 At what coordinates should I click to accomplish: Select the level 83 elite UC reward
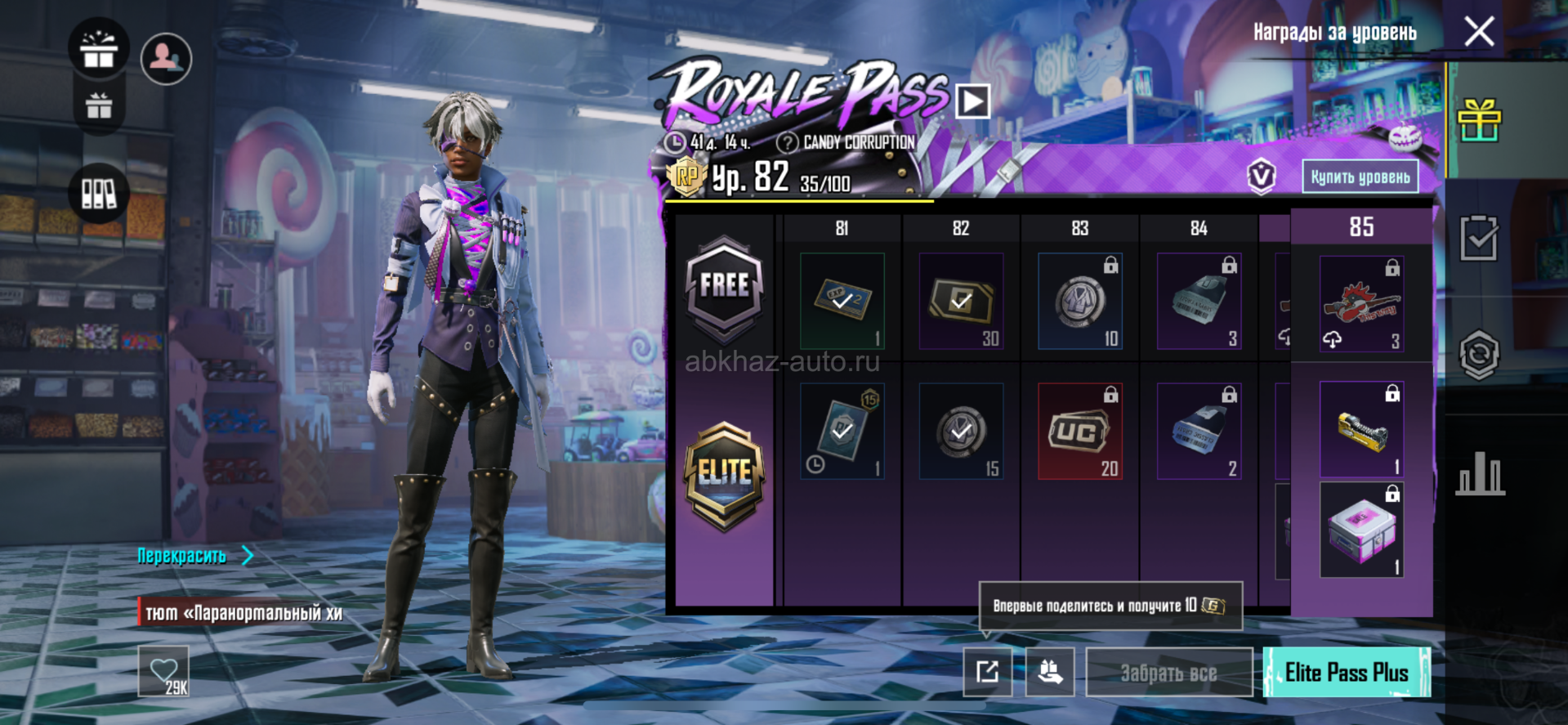click(1079, 431)
